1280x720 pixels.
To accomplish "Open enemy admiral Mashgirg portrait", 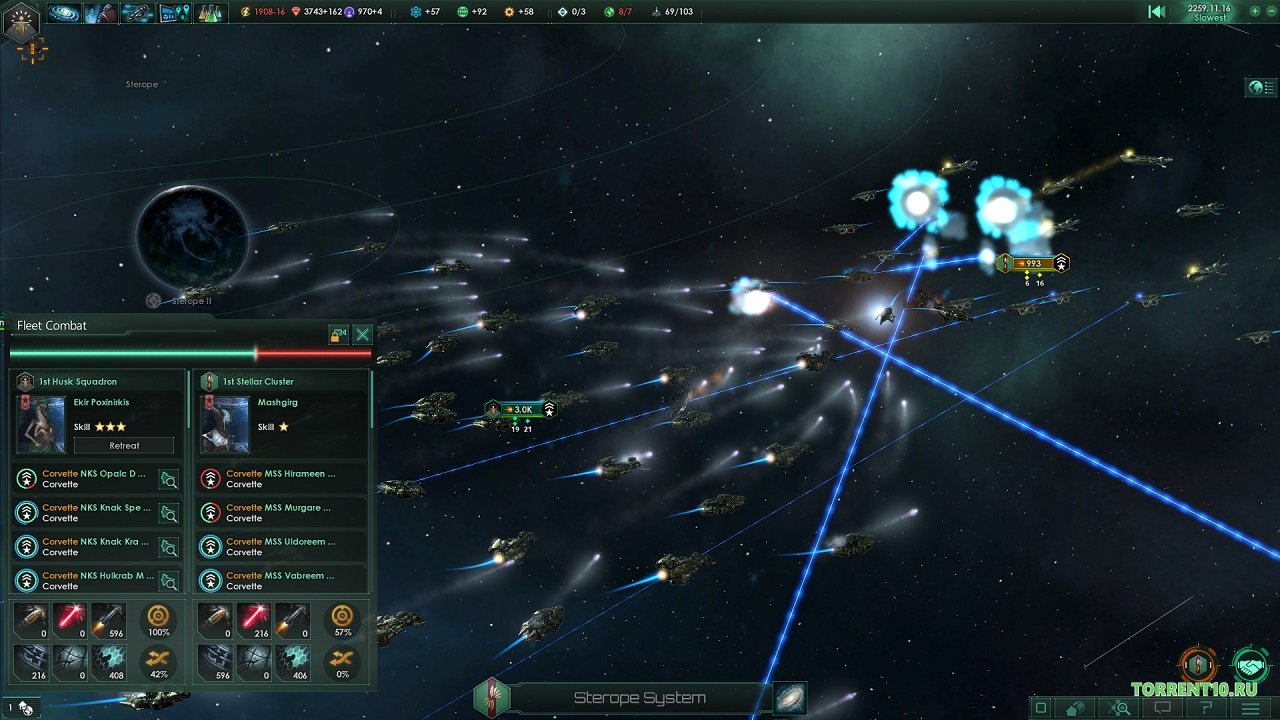I will (225, 423).
